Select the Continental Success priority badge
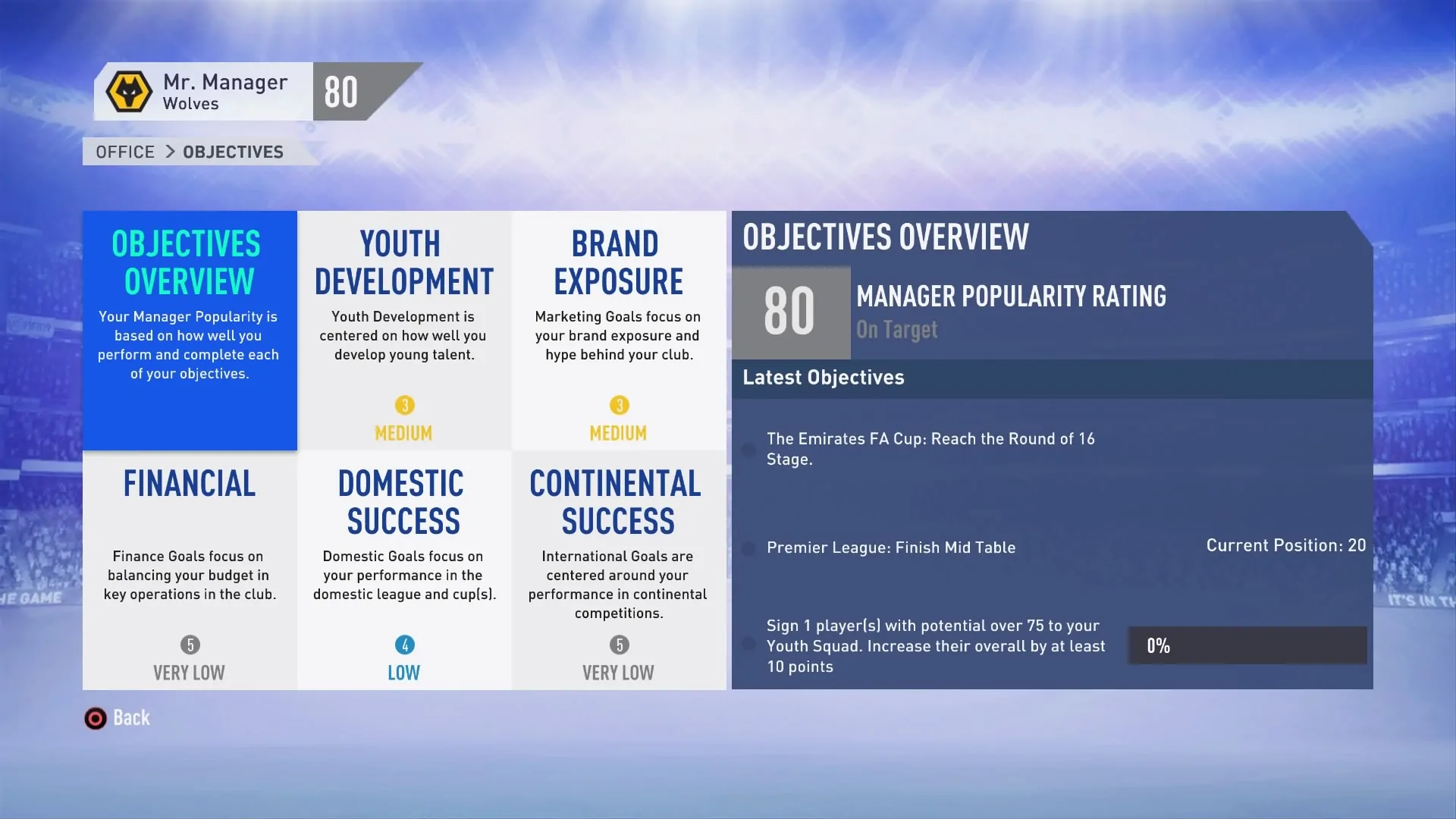The width and height of the screenshot is (1456, 819). point(618,646)
